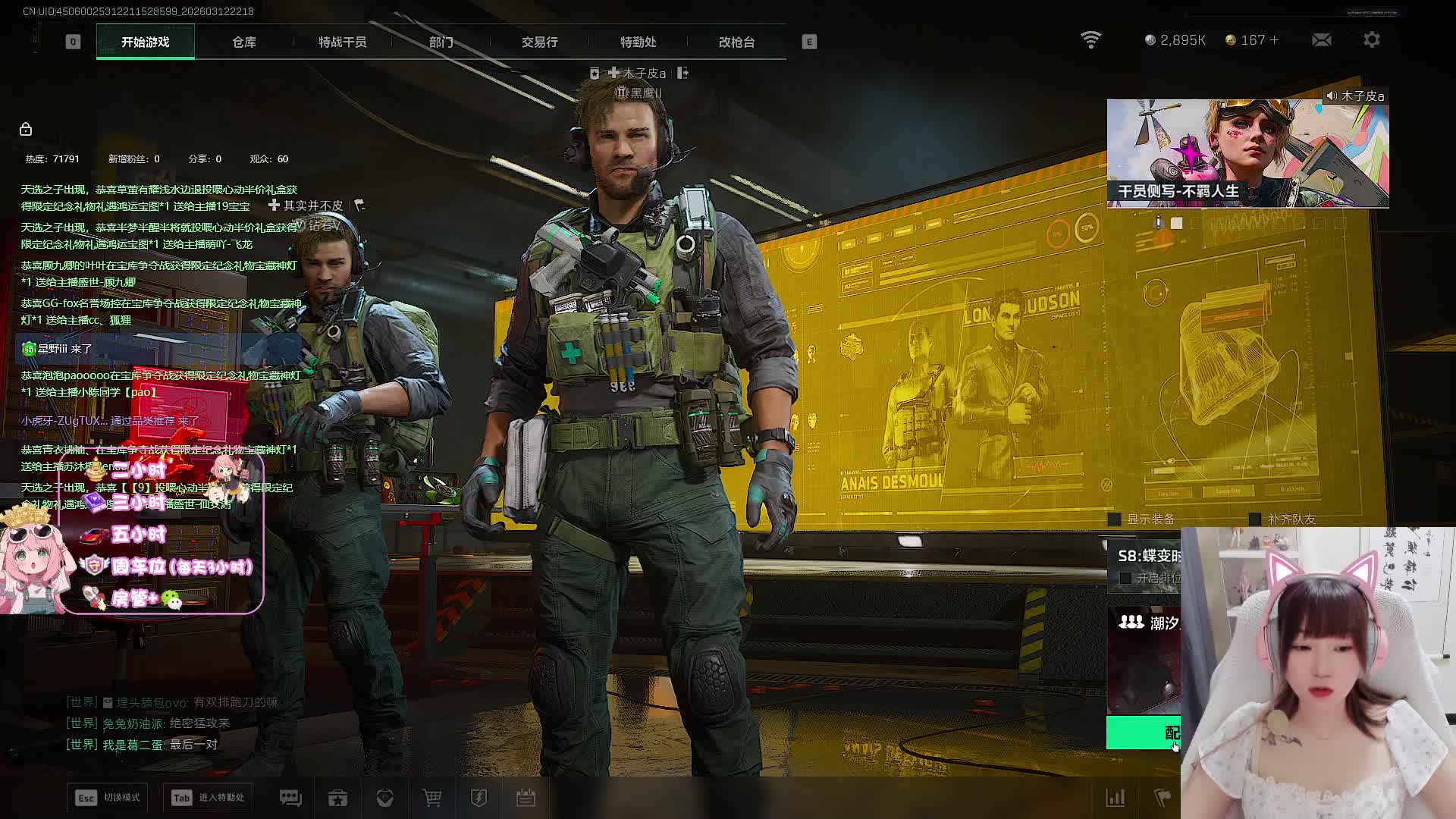This screenshot has width=1456, height=819.
Task: Open the 仓库 warehouse tab
Action: pos(244,42)
